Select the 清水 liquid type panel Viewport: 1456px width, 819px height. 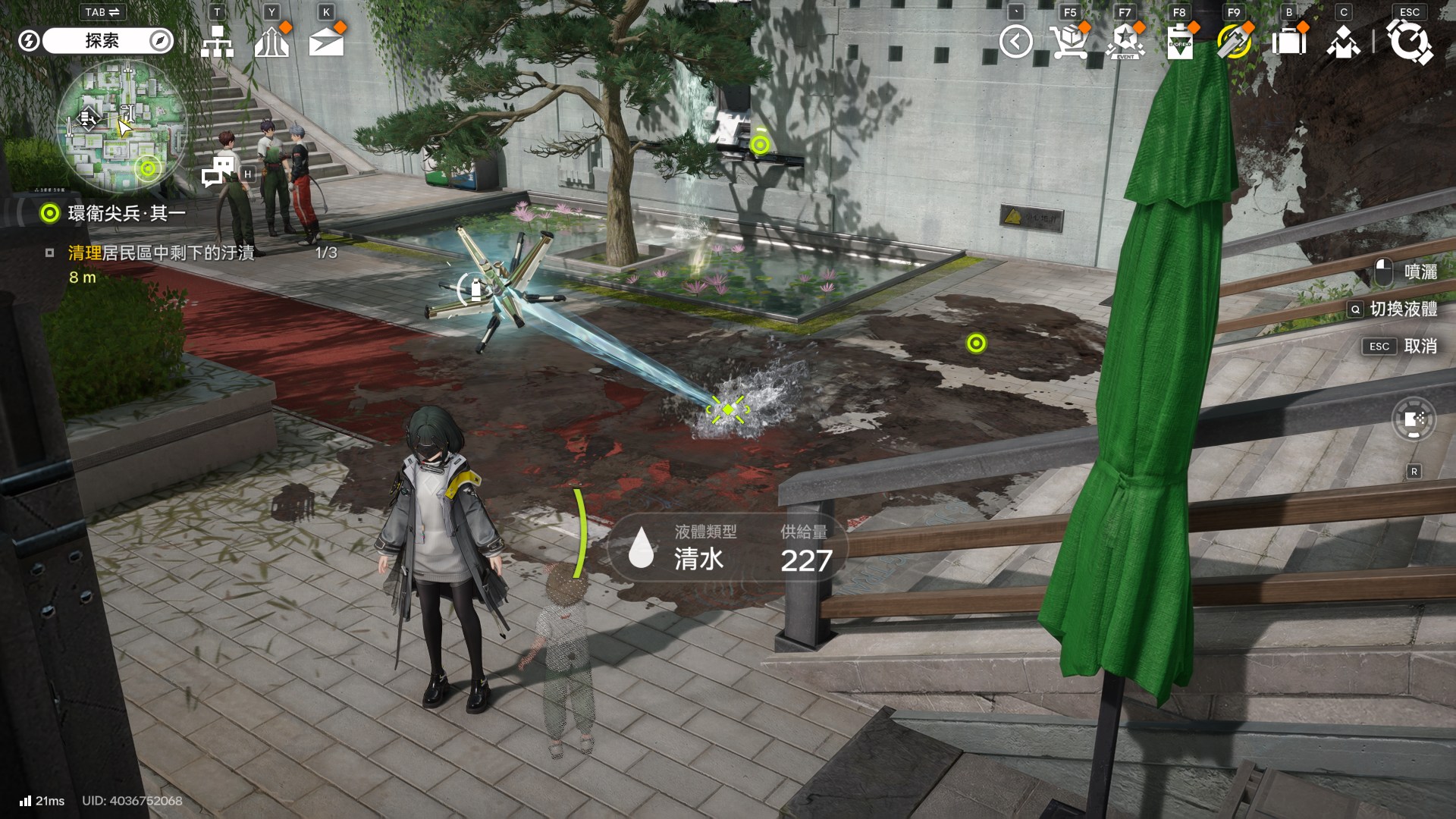click(x=726, y=548)
